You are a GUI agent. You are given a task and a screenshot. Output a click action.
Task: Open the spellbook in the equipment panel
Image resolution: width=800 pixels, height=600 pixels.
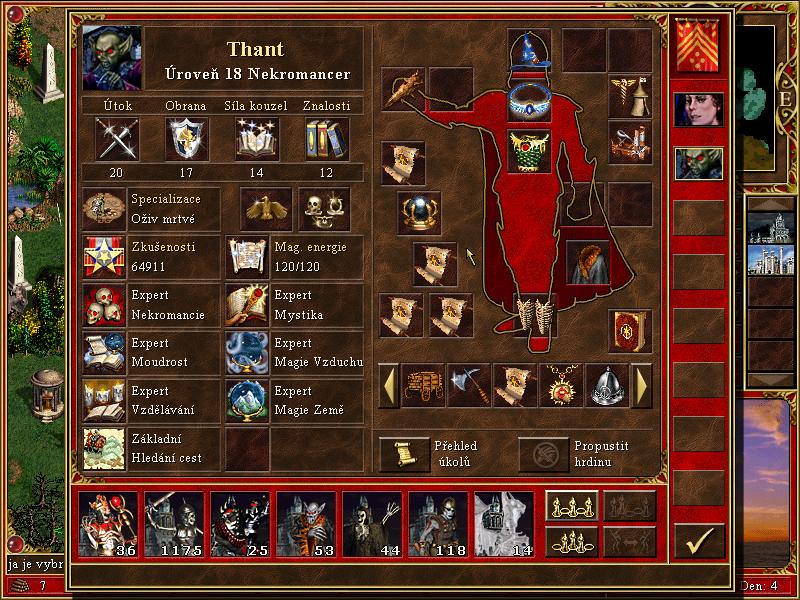630,331
